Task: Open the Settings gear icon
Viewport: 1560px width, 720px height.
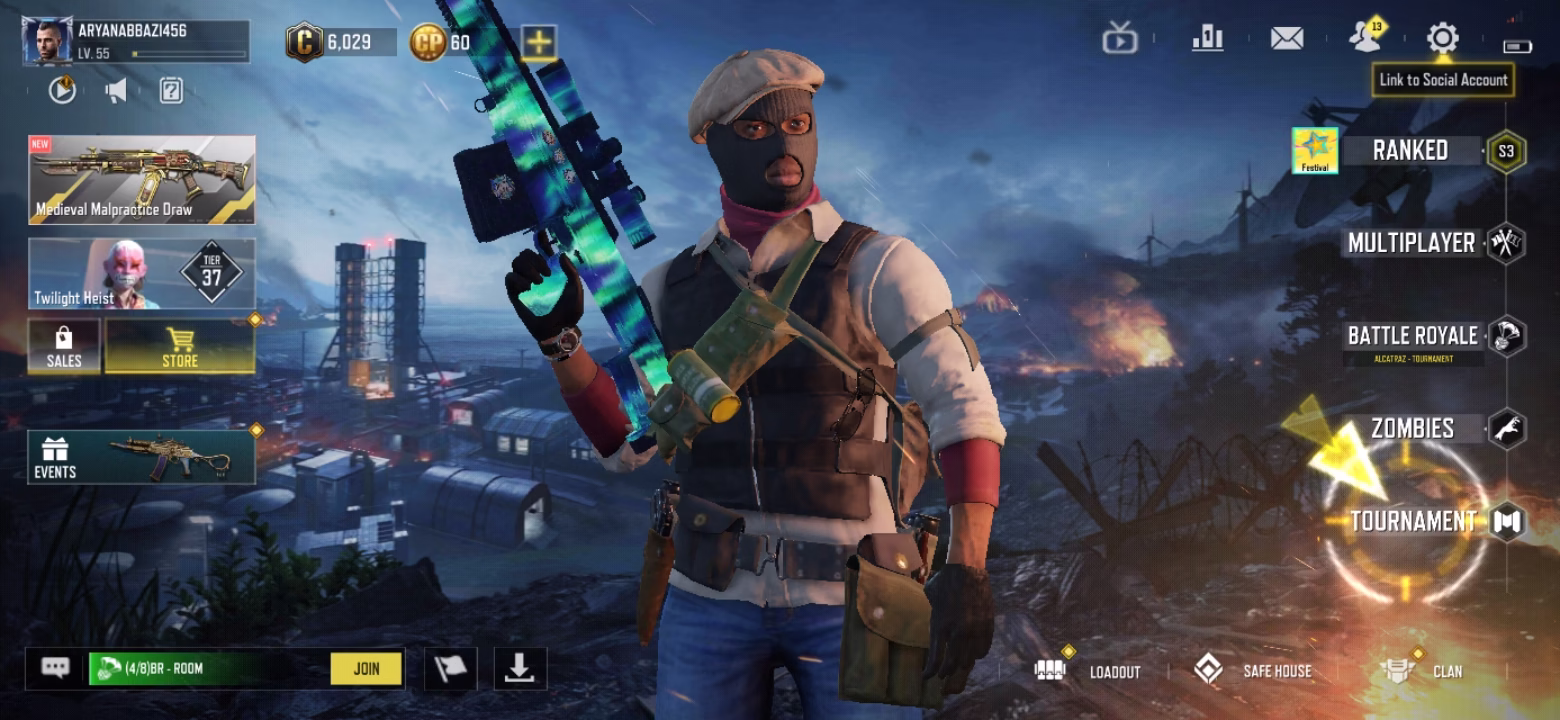Action: pos(1442,39)
